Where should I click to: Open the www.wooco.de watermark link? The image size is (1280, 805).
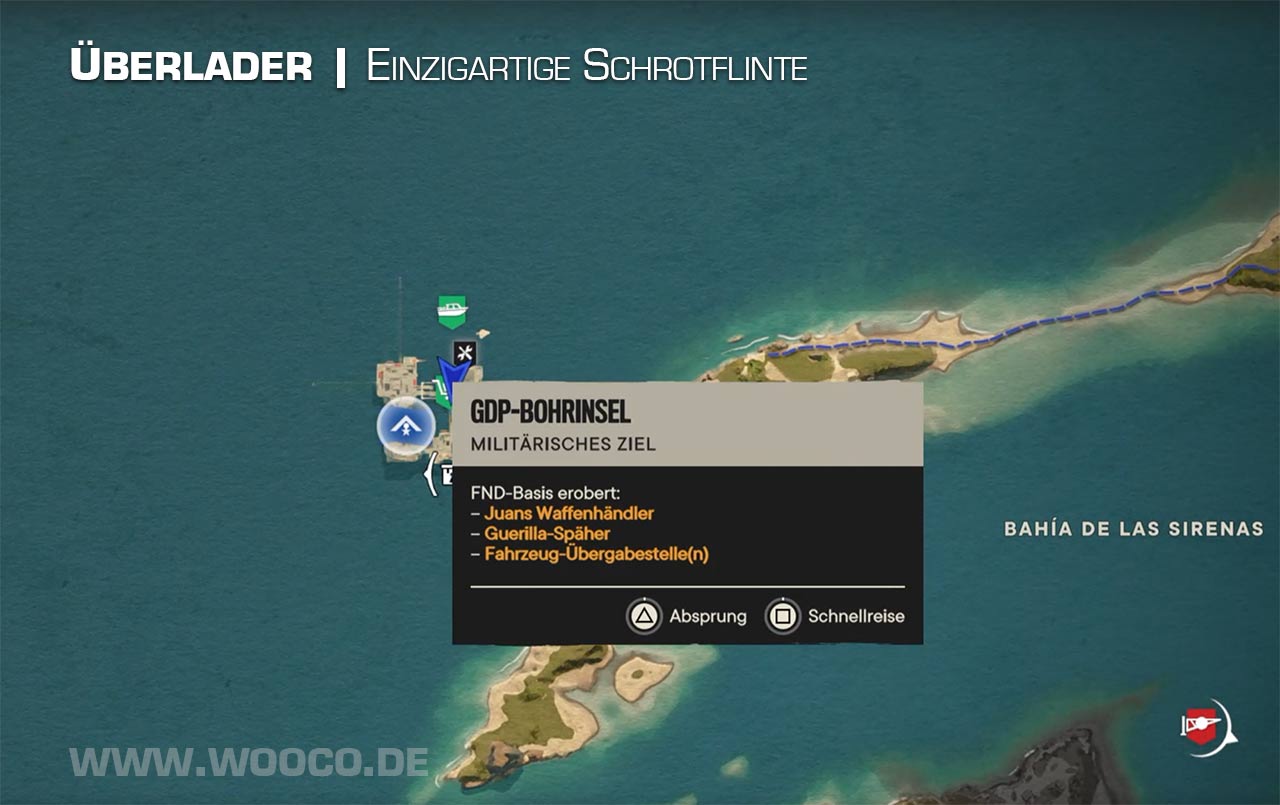pyautogui.click(x=249, y=762)
